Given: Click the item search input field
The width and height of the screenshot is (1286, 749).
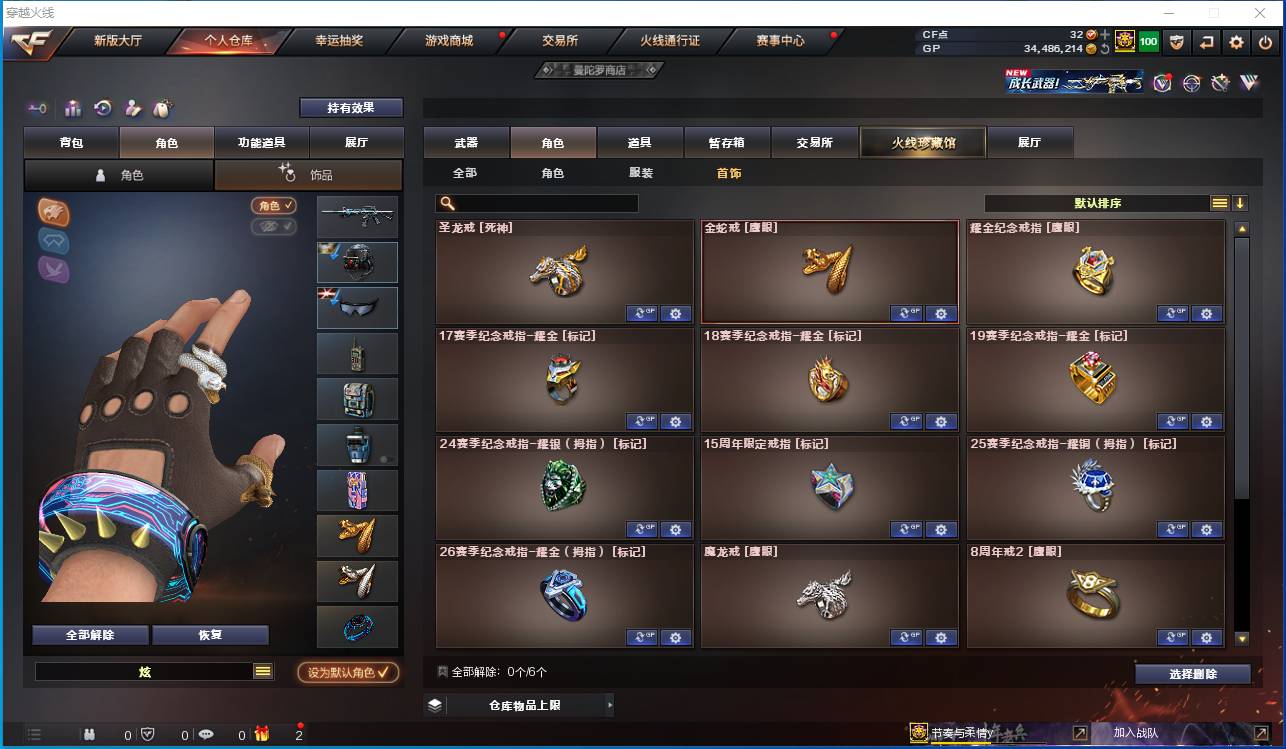Looking at the screenshot, I should point(540,202).
